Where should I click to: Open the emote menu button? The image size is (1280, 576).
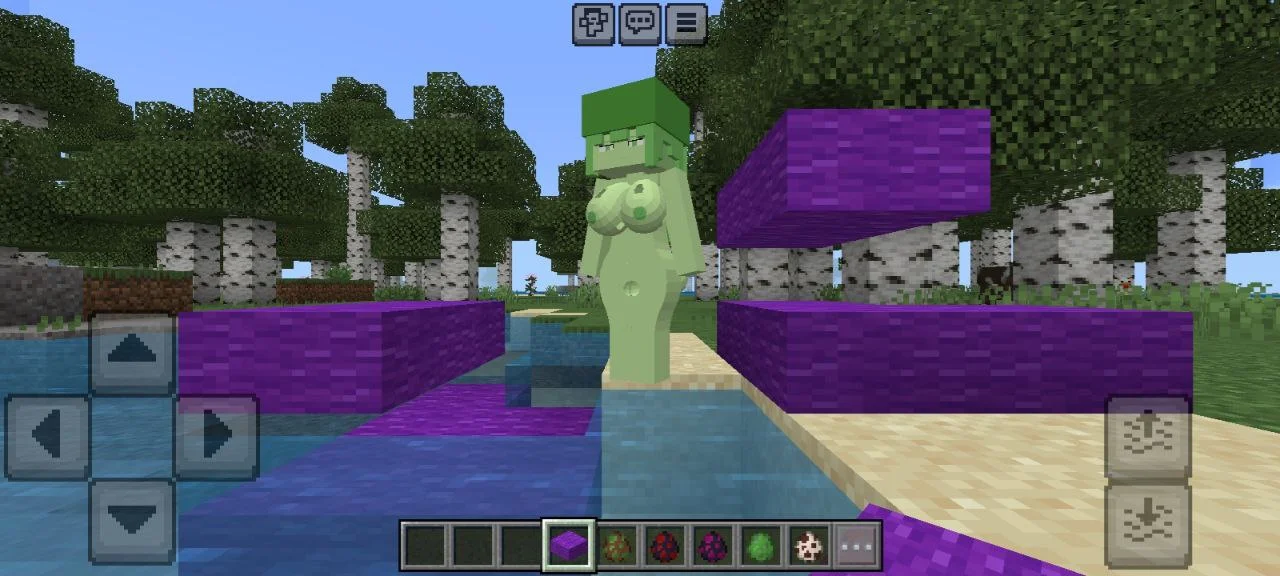point(593,24)
